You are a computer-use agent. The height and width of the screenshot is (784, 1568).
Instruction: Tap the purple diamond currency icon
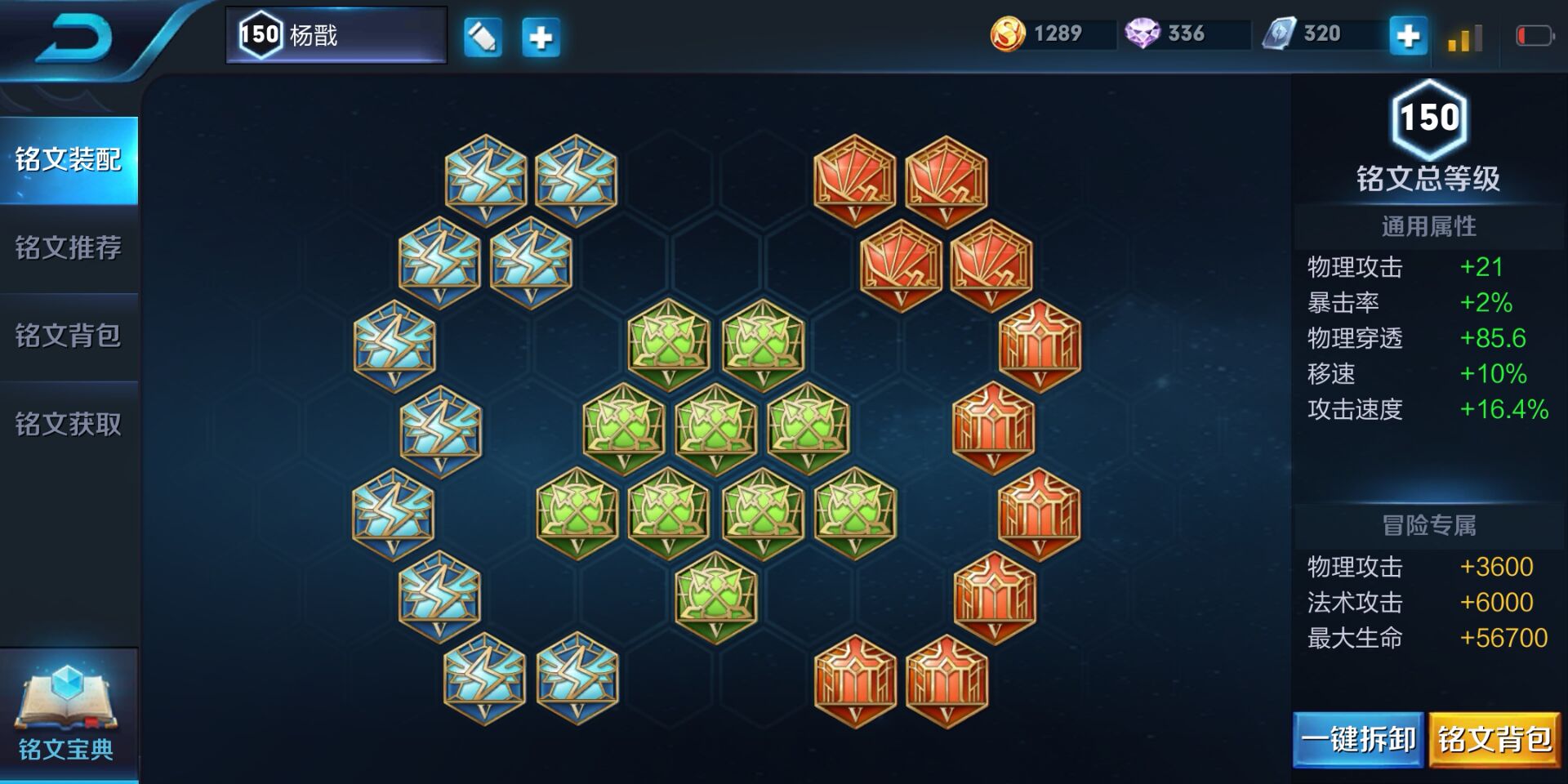point(1142,34)
